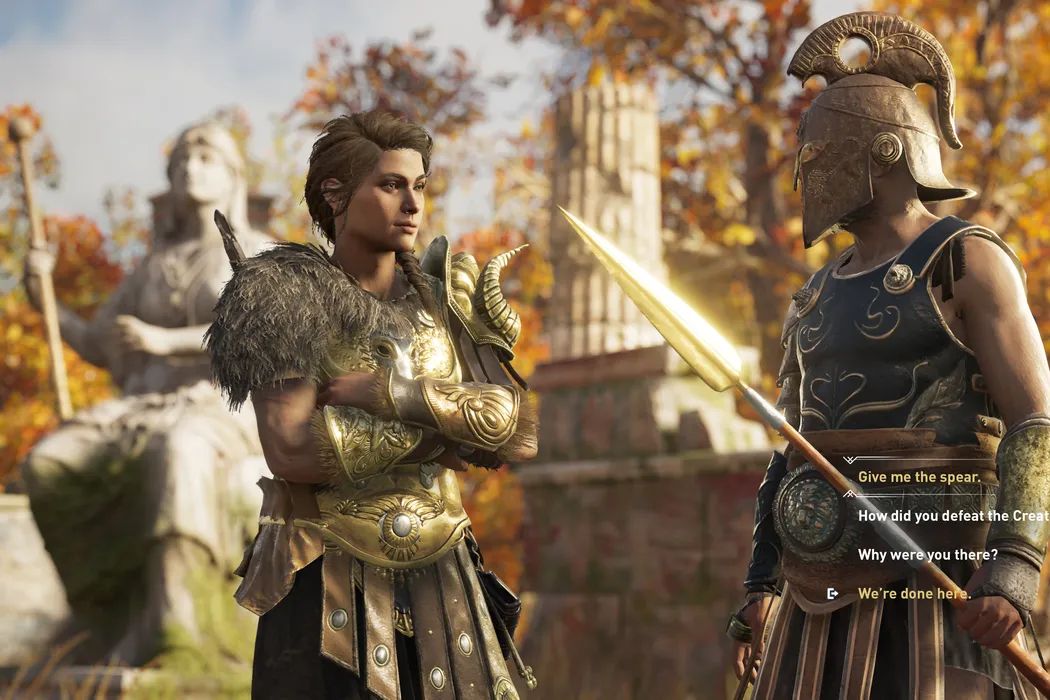
Task: Select the "Why were you there?" option
Action: [x=927, y=554]
